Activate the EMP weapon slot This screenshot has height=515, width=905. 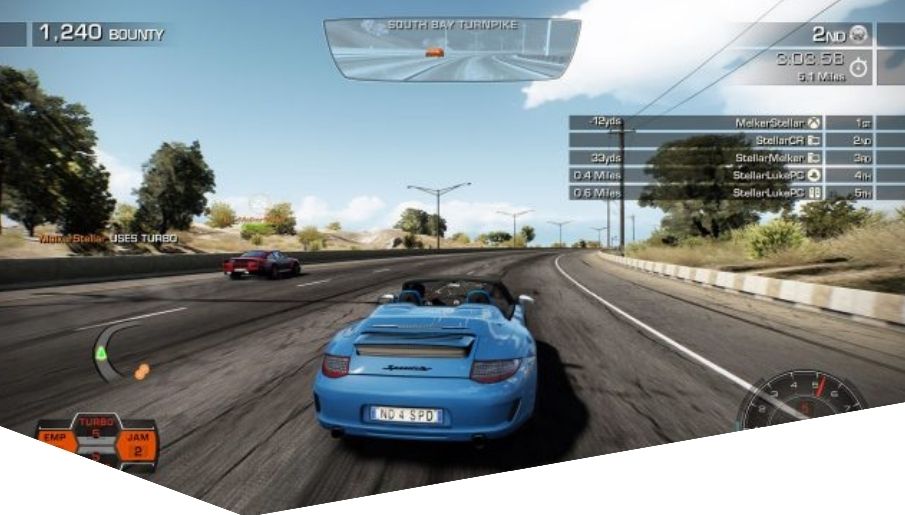[56, 439]
